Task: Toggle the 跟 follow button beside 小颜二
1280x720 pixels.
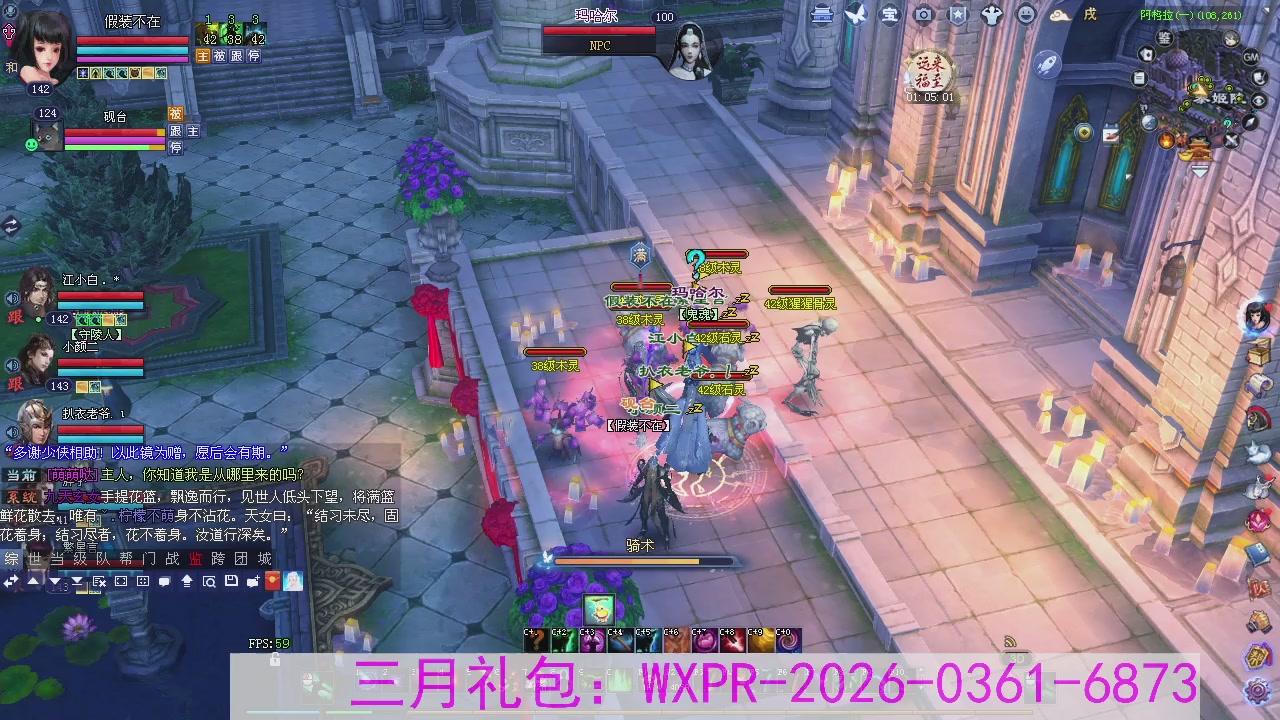Action: (x=15, y=384)
